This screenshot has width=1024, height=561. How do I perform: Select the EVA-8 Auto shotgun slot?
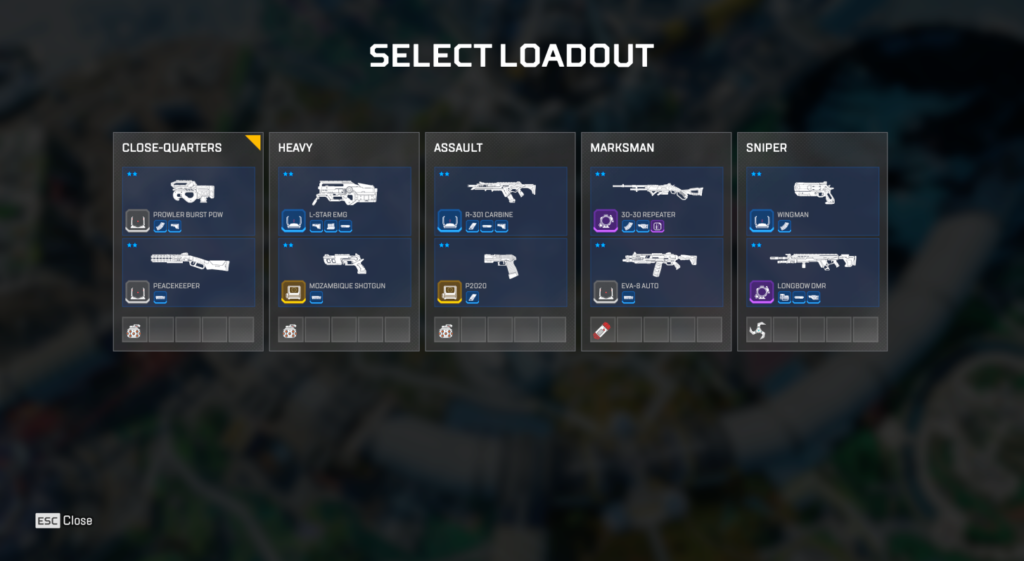pyautogui.click(x=656, y=272)
